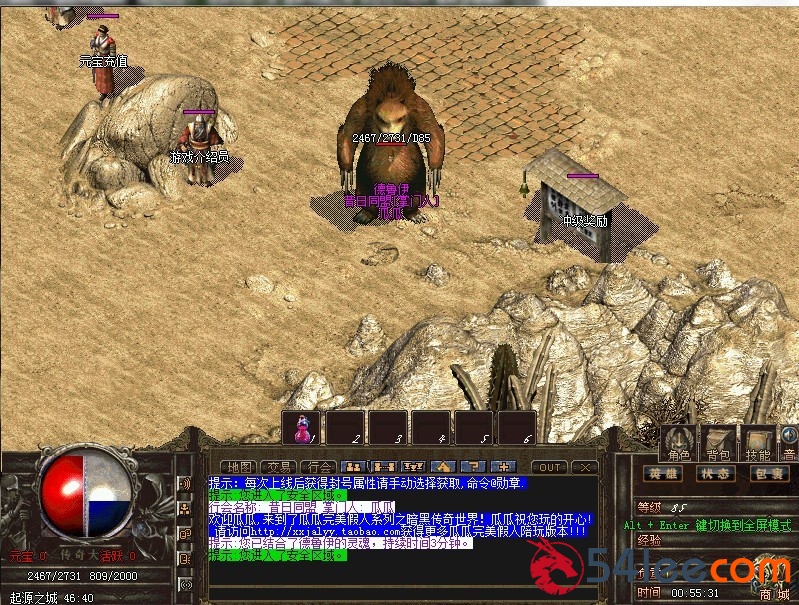This screenshot has height=605, width=799.
Task: Open the 地图 map button
Action: pos(240,467)
